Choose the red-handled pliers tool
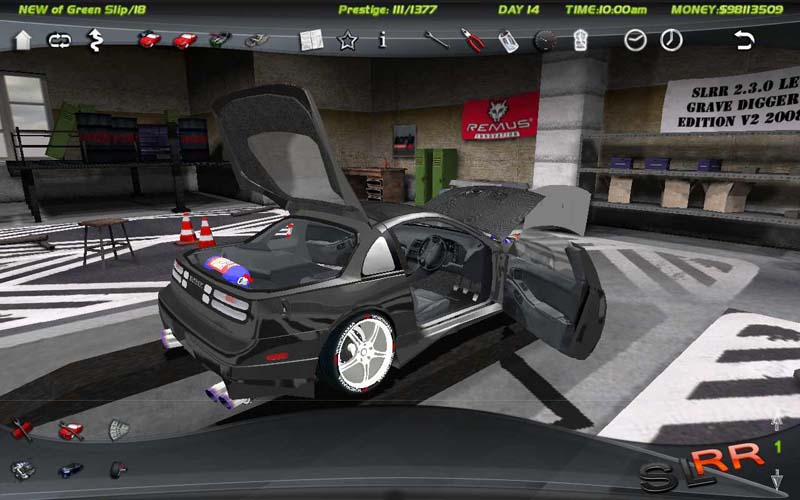The image size is (800, 500). [x=472, y=40]
